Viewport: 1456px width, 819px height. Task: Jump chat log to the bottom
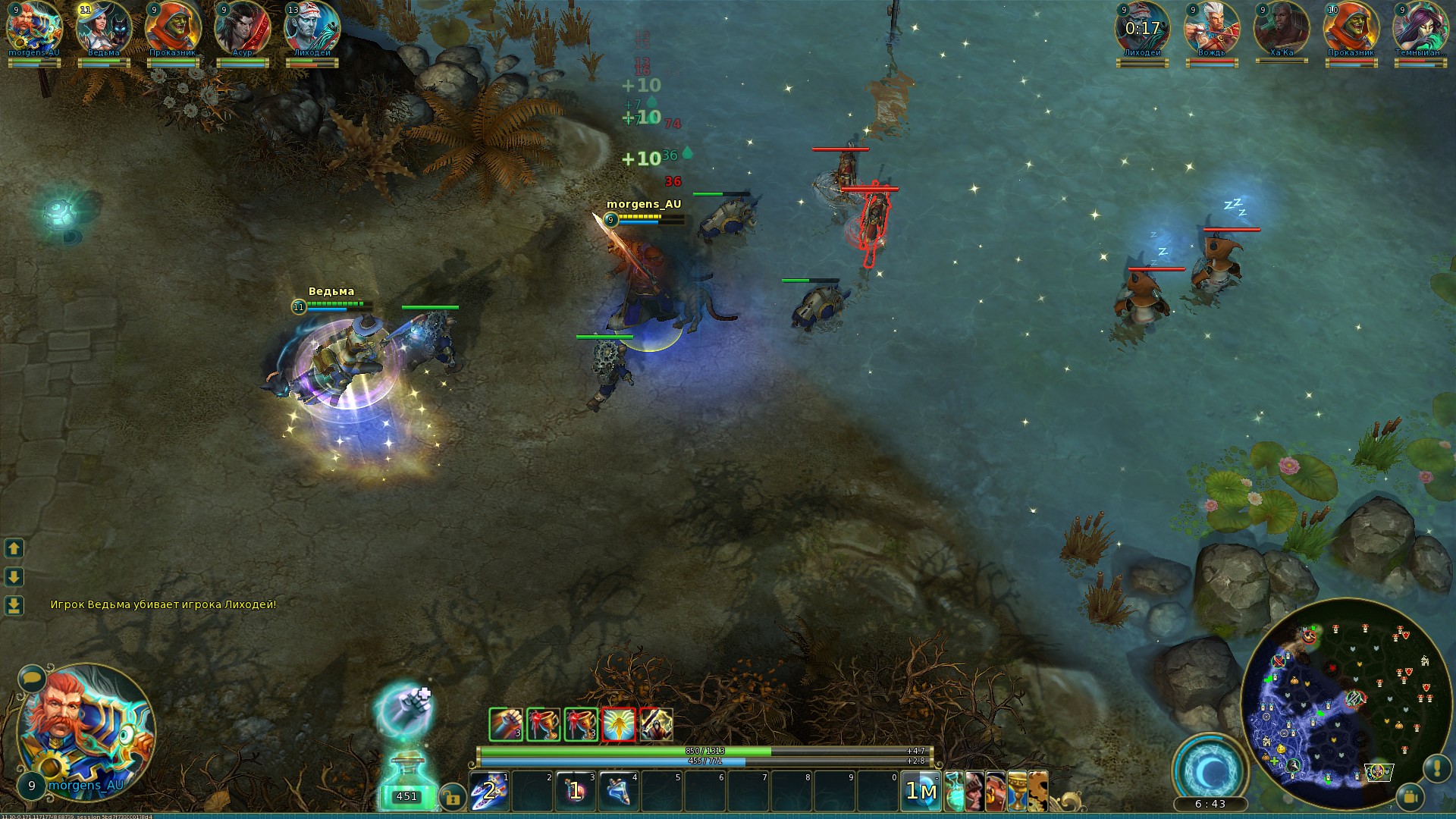(14, 605)
